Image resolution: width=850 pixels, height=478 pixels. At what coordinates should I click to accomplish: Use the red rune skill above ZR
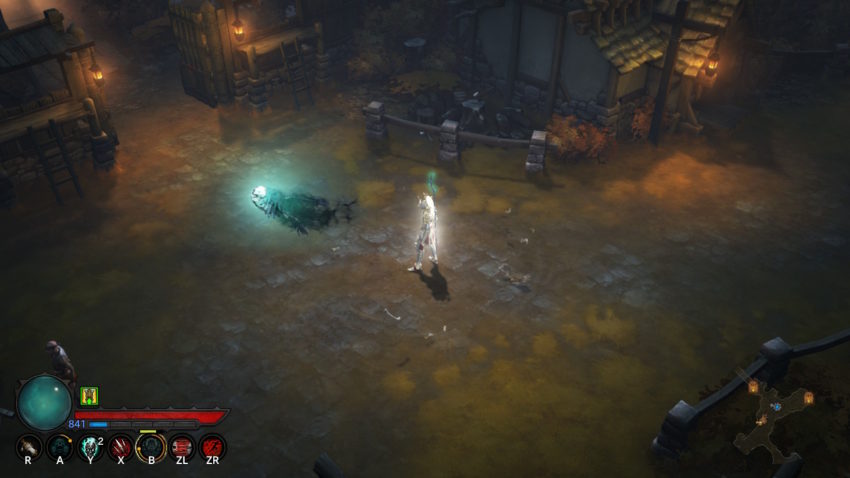pyautogui.click(x=212, y=447)
